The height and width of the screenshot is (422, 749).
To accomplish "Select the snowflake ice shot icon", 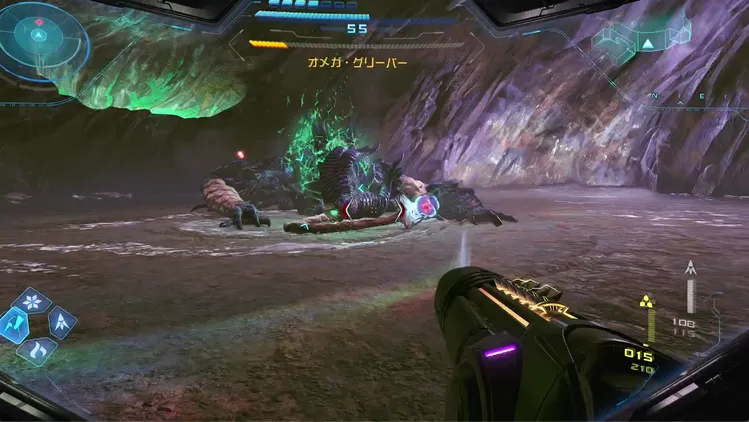I will [x=37, y=300].
